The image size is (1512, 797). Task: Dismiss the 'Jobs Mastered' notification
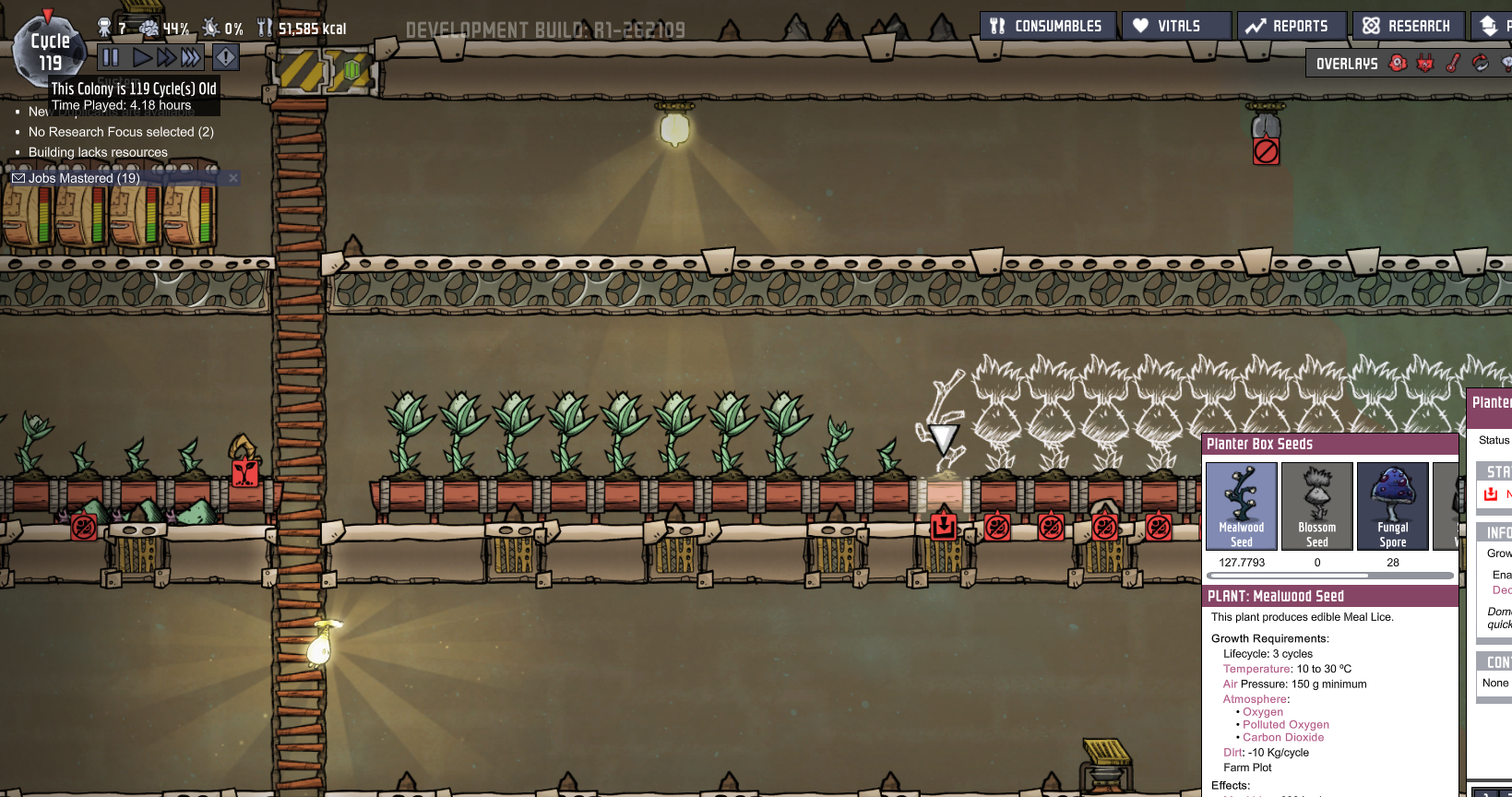pyautogui.click(x=232, y=177)
